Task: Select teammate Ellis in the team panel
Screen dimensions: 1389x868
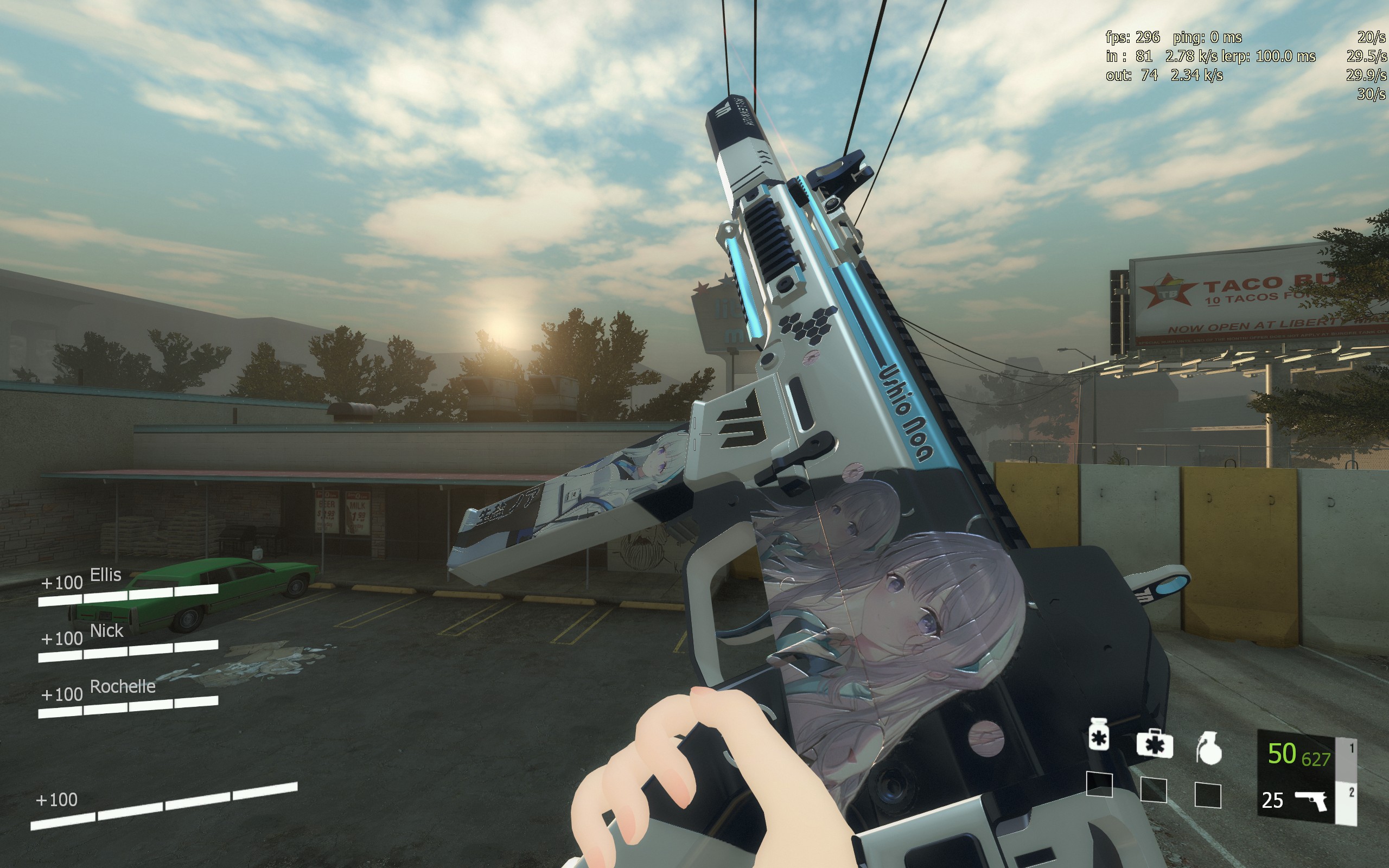Action: point(106,575)
